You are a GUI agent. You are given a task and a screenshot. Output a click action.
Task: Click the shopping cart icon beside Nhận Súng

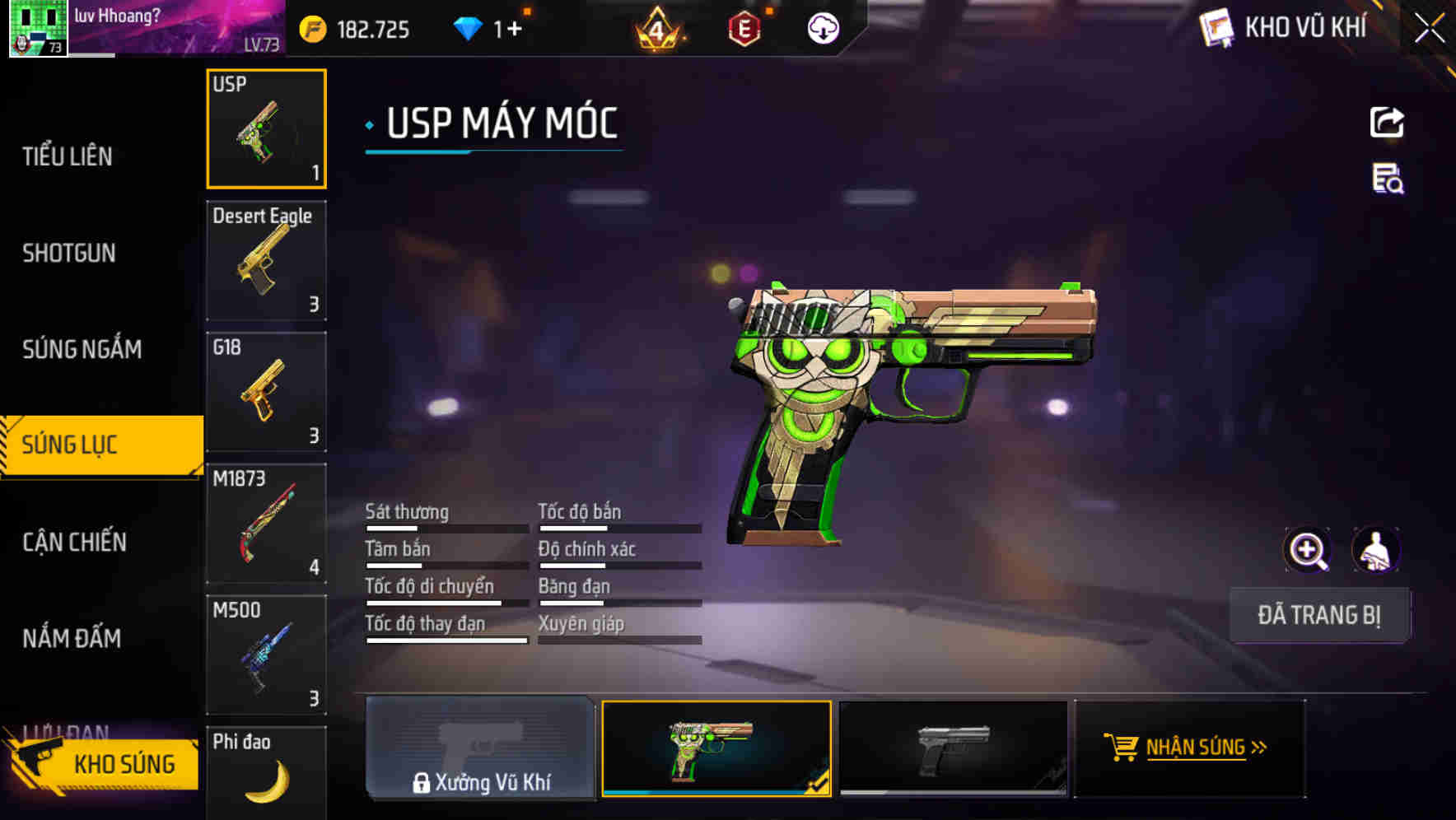[1122, 748]
